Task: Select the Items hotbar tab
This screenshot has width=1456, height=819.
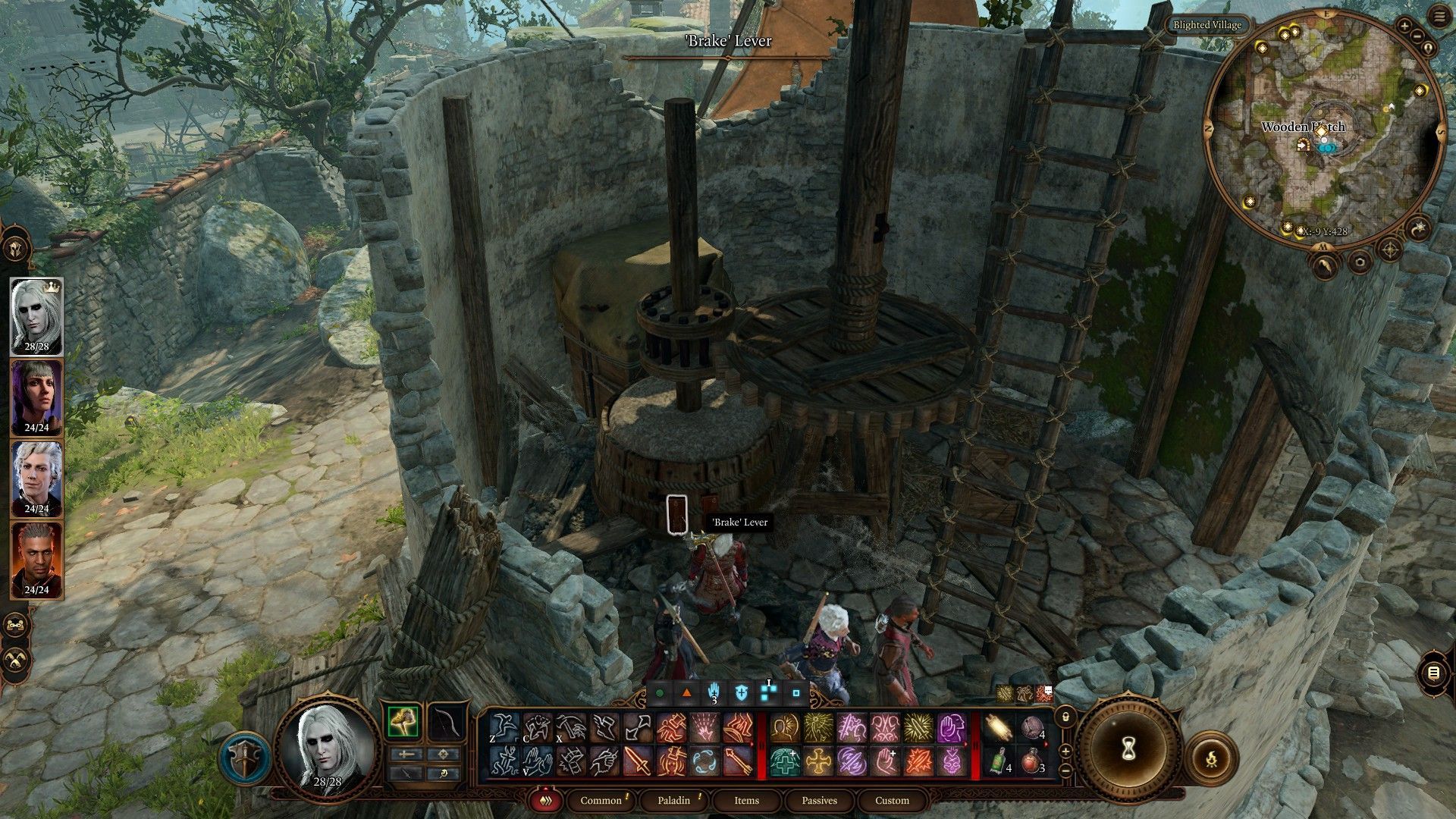Action: pos(746,800)
